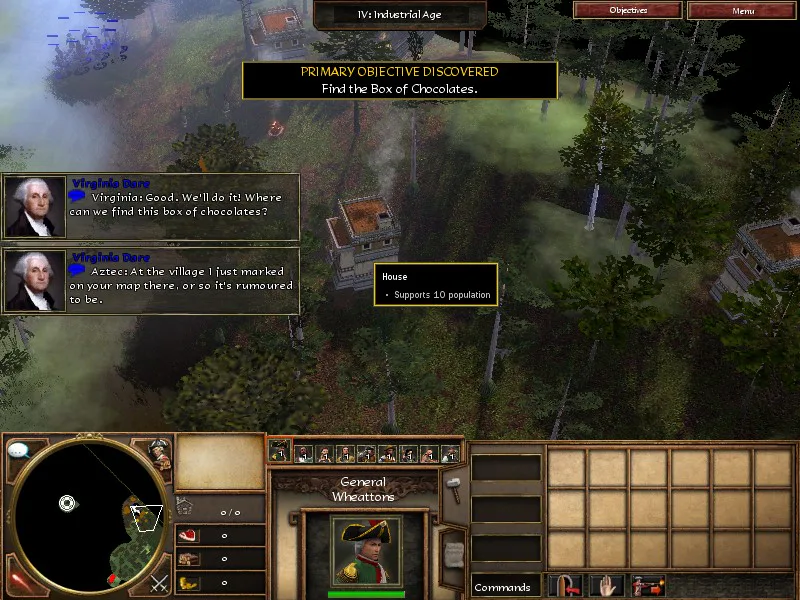
Task: Open the Objectives panel
Action: click(x=628, y=10)
